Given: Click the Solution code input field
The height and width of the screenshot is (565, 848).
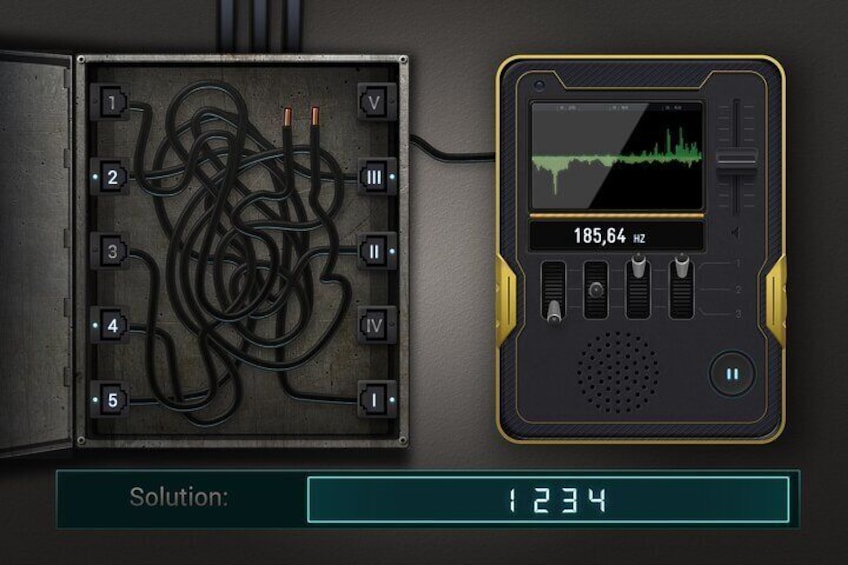Looking at the screenshot, I should point(548,499).
